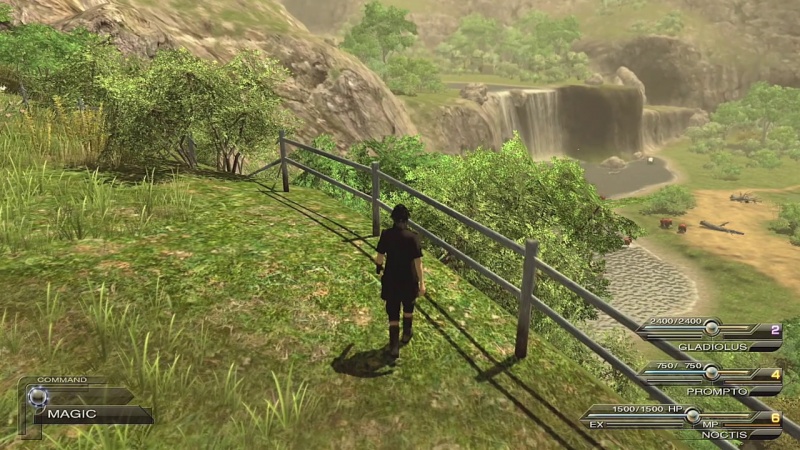Select Gladiolus in the party list
The width and height of the screenshot is (800, 450).
(x=710, y=335)
